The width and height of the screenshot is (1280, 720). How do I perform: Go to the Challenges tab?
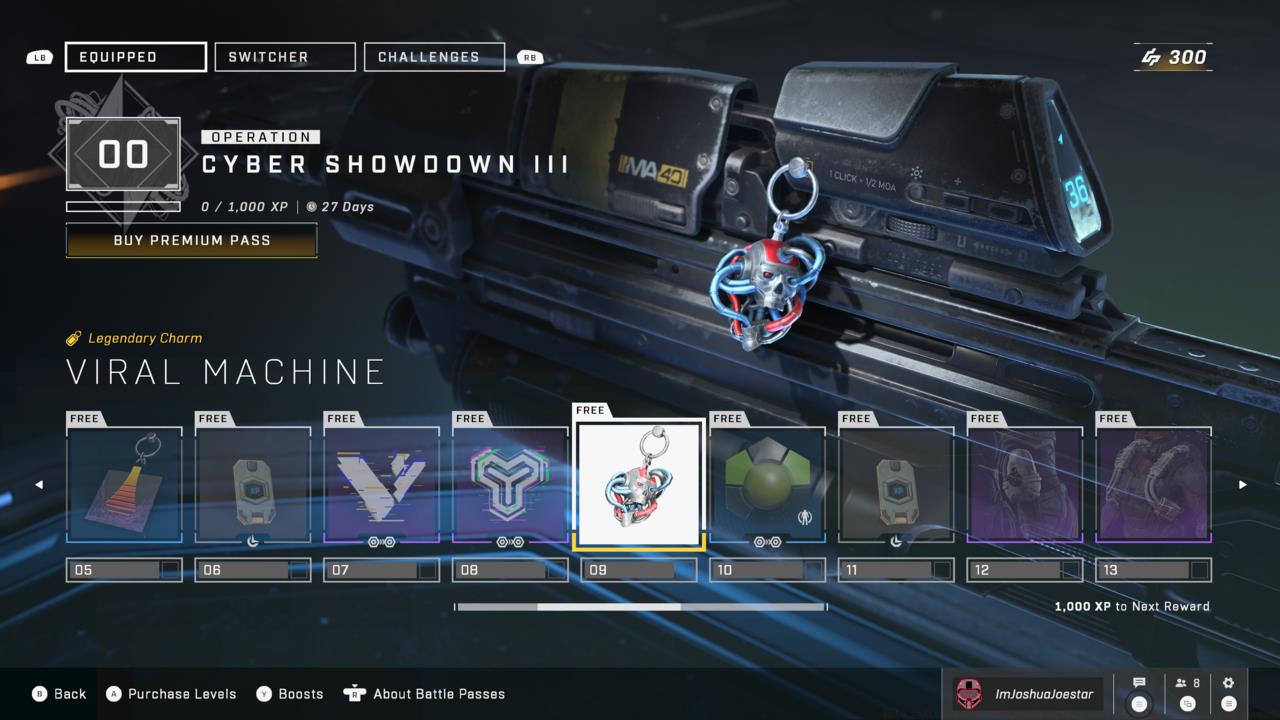point(434,57)
